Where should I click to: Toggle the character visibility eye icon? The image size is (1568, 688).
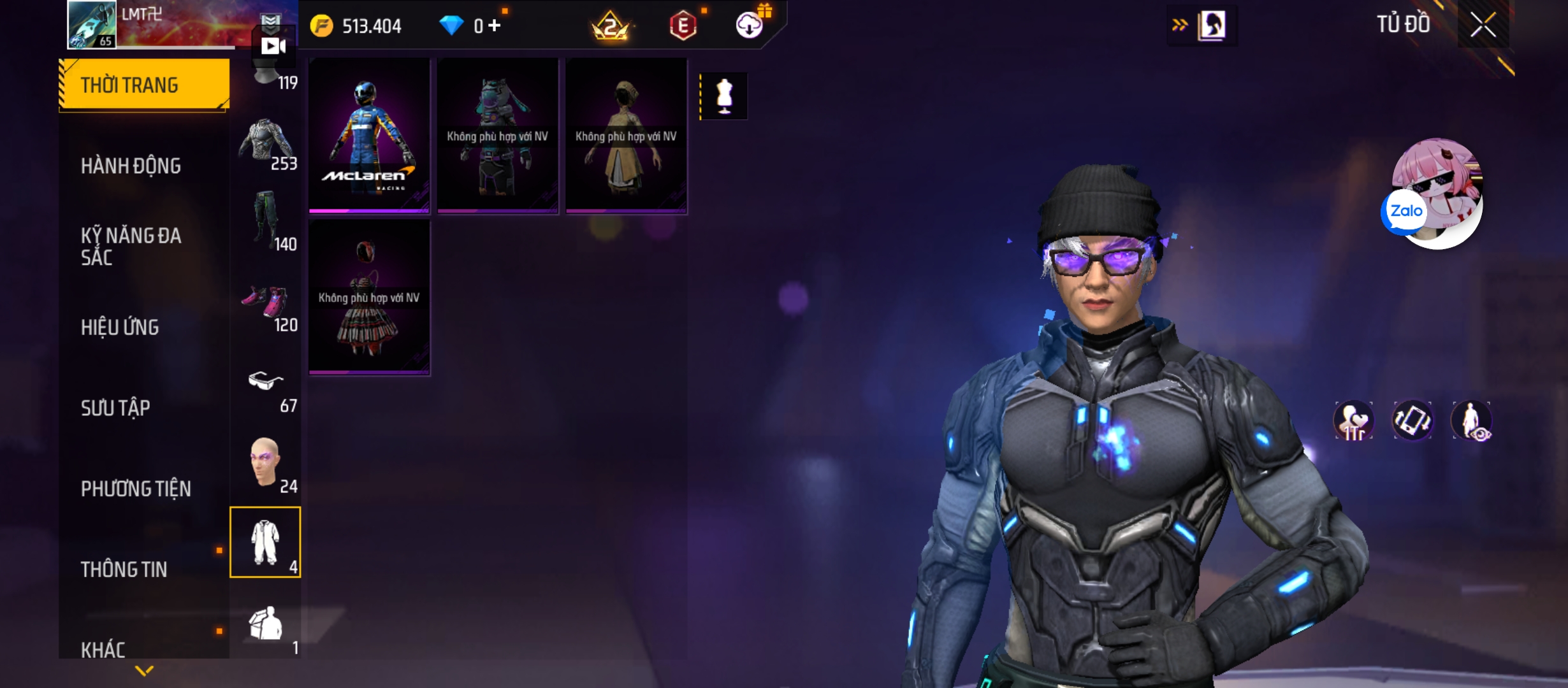click(x=1471, y=420)
